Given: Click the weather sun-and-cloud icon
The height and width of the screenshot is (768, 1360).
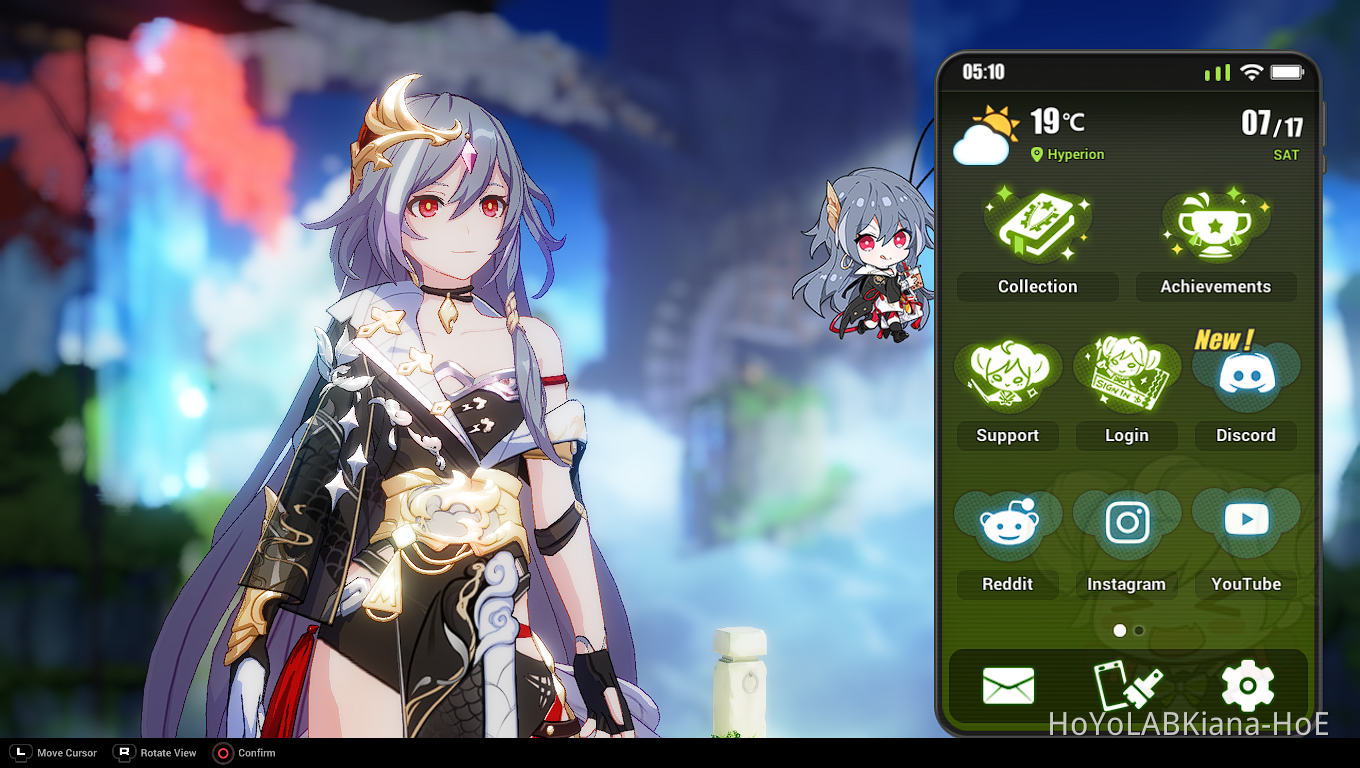Looking at the screenshot, I should pyautogui.click(x=983, y=136).
